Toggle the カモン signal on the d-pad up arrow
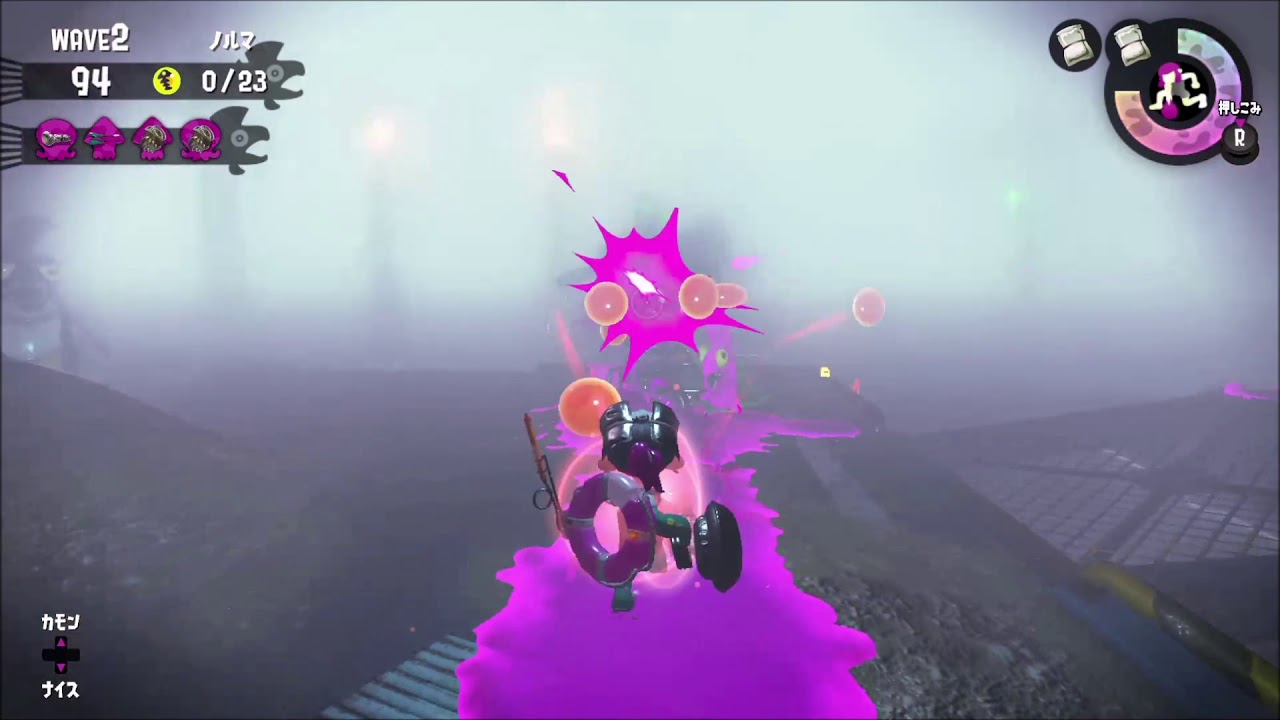This screenshot has height=720, width=1280. pos(62,644)
